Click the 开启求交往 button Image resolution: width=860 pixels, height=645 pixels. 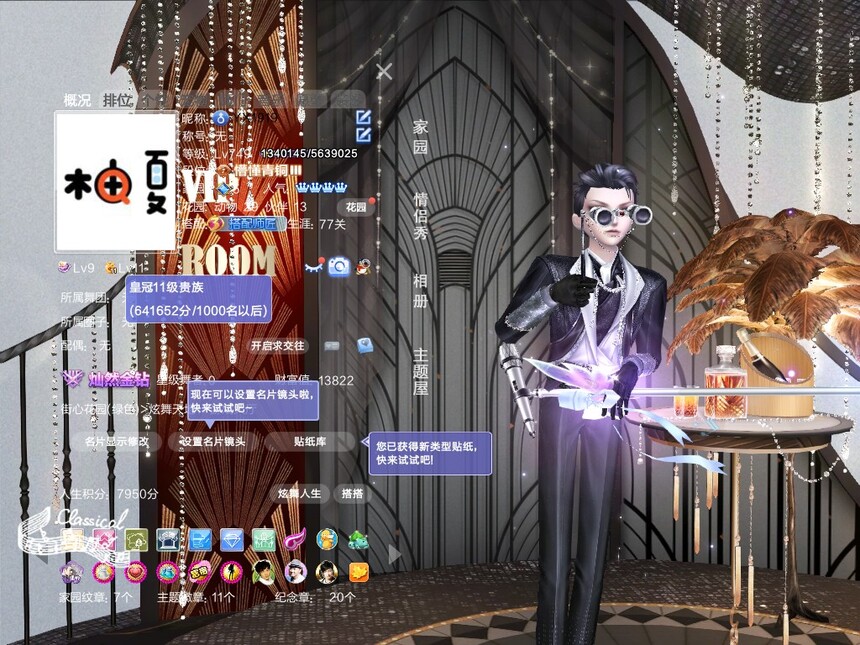click(277, 345)
